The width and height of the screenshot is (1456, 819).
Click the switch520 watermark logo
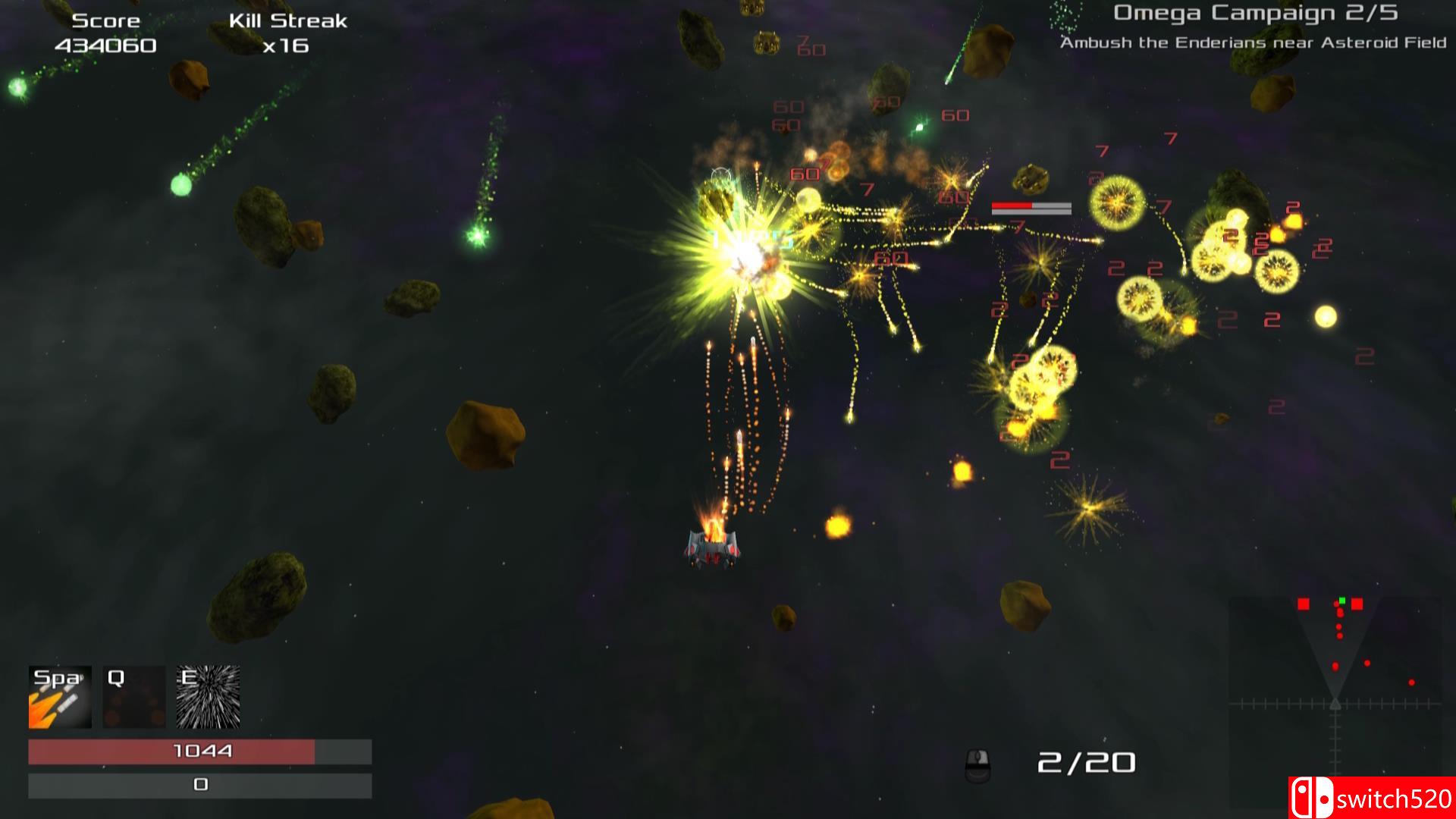1371,798
